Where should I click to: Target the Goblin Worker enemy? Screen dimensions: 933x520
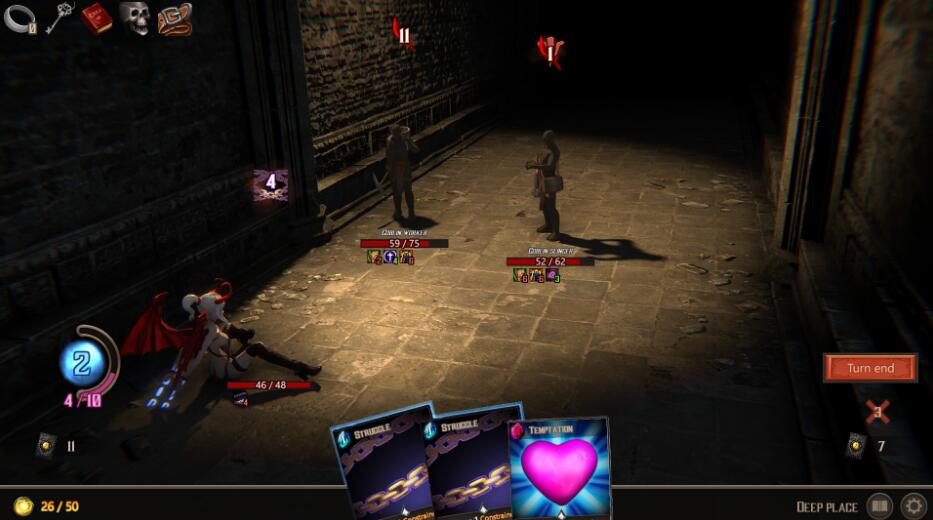(x=402, y=175)
